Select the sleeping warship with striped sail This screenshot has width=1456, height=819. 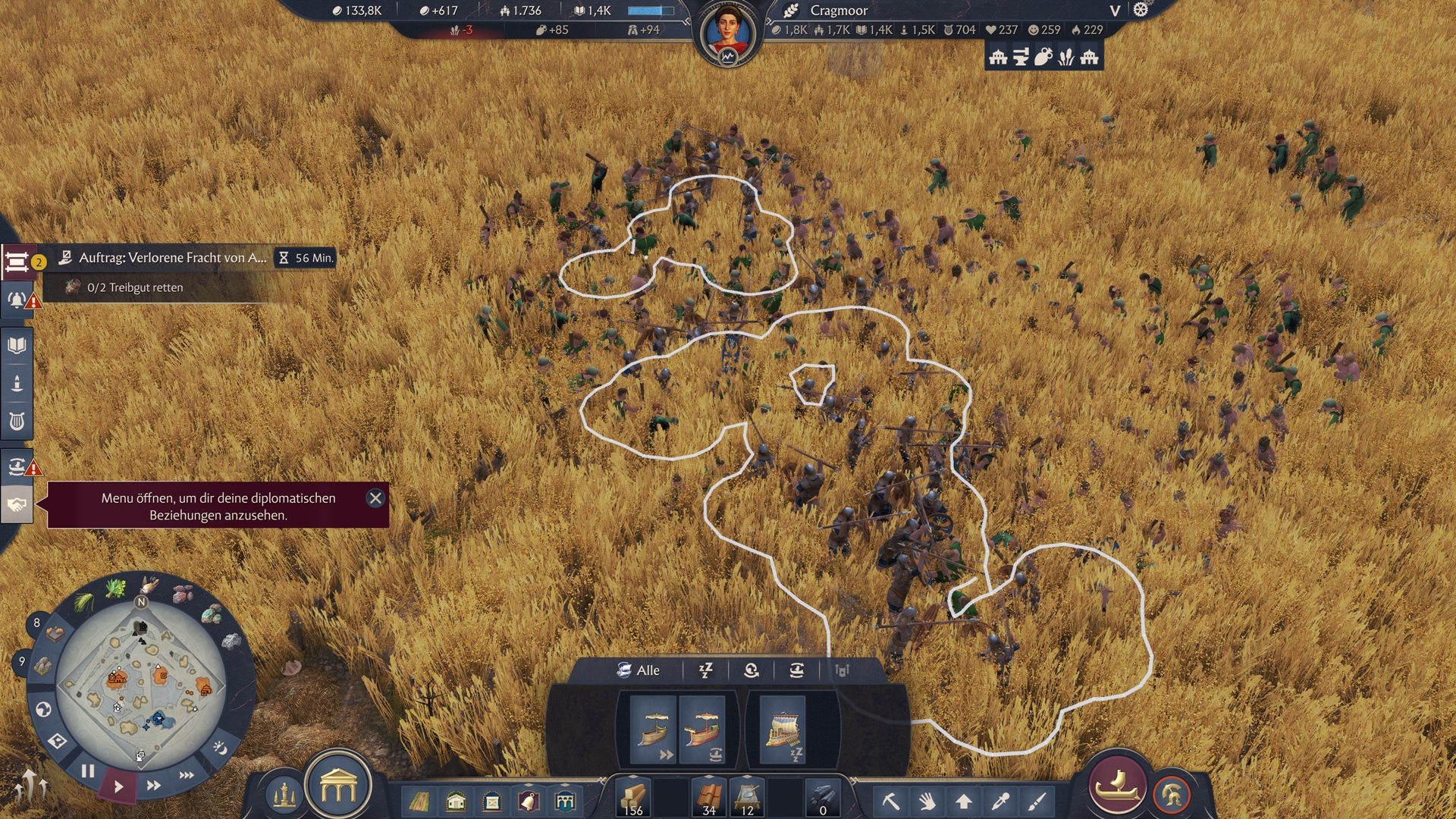tap(783, 730)
